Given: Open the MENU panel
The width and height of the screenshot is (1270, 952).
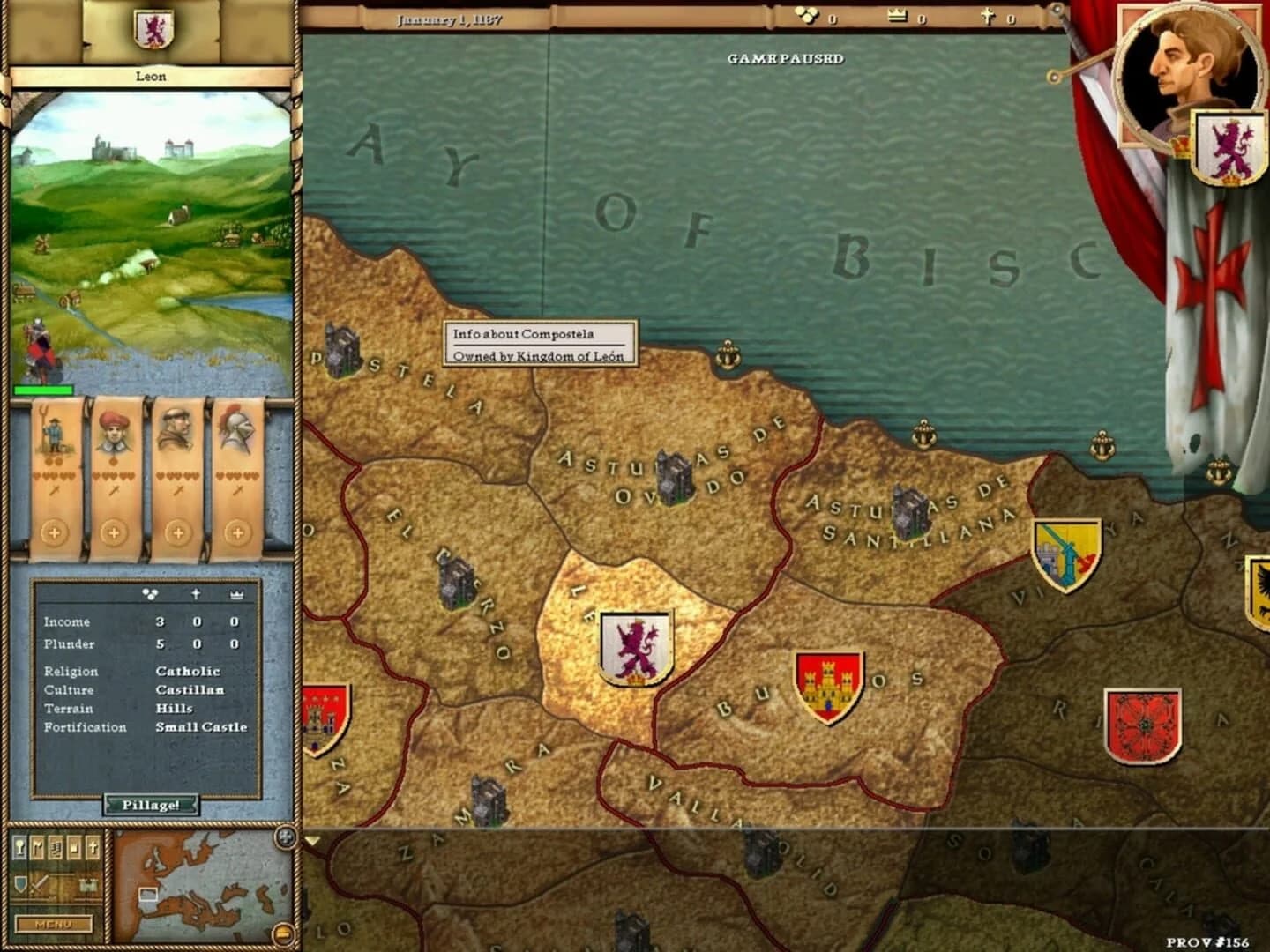Looking at the screenshot, I should coord(54,925).
